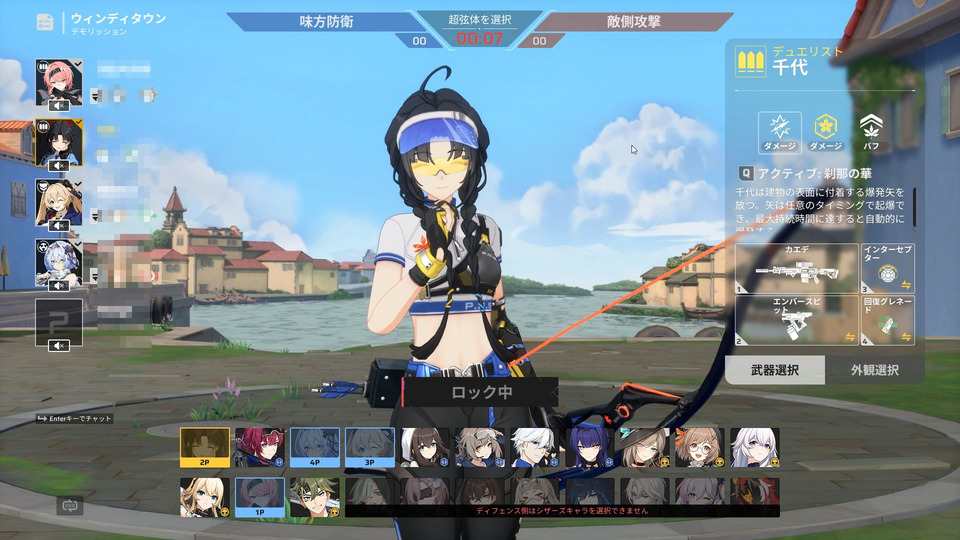This screenshot has width=960, height=540.
Task: Switch to the 武器選択 tab
Action: click(x=775, y=370)
